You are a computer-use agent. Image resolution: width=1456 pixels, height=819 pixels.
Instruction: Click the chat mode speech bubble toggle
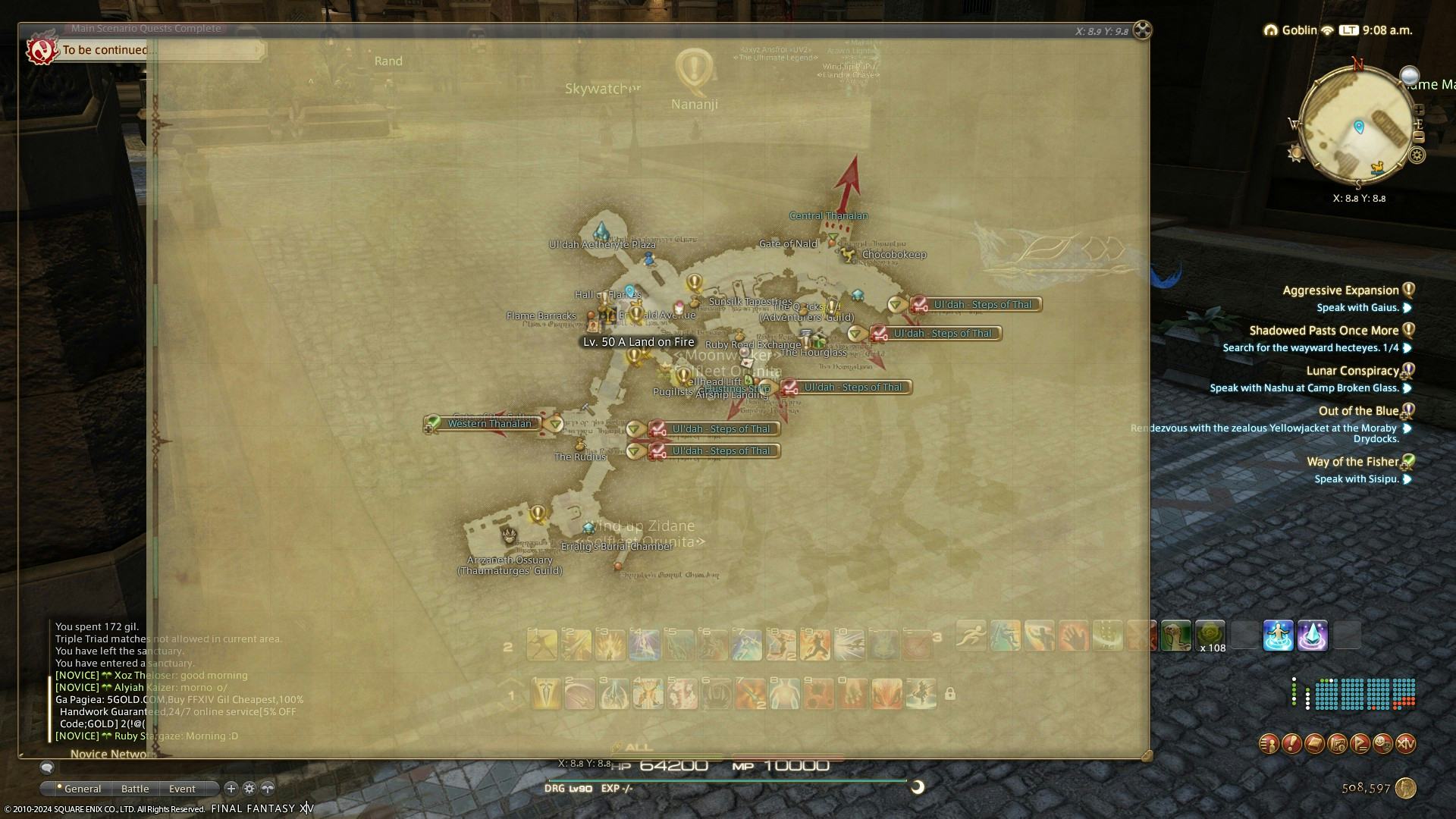(x=49, y=767)
